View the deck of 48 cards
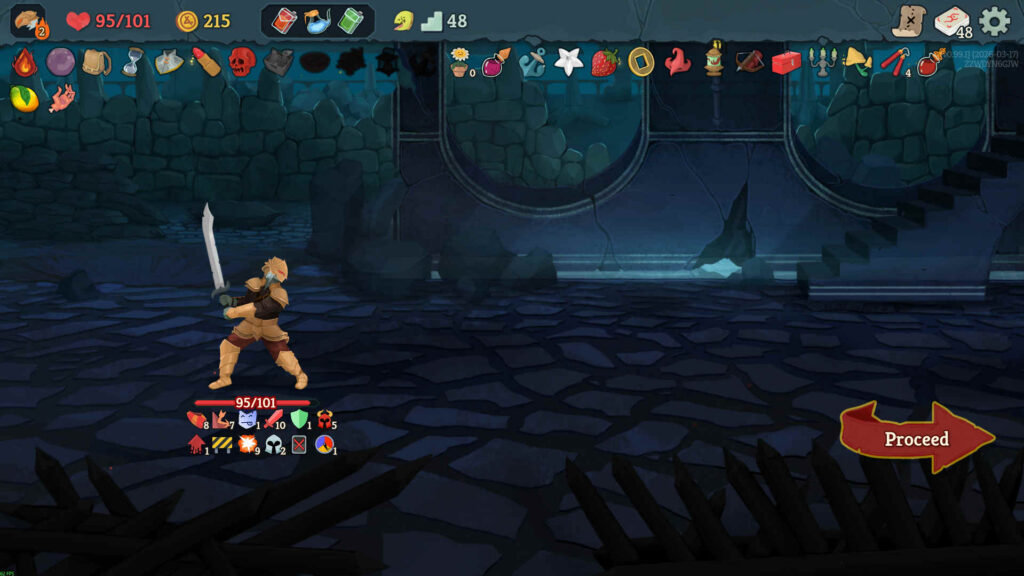Image resolution: width=1024 pixels, height=576 pixels. click(x=952, y=21)
